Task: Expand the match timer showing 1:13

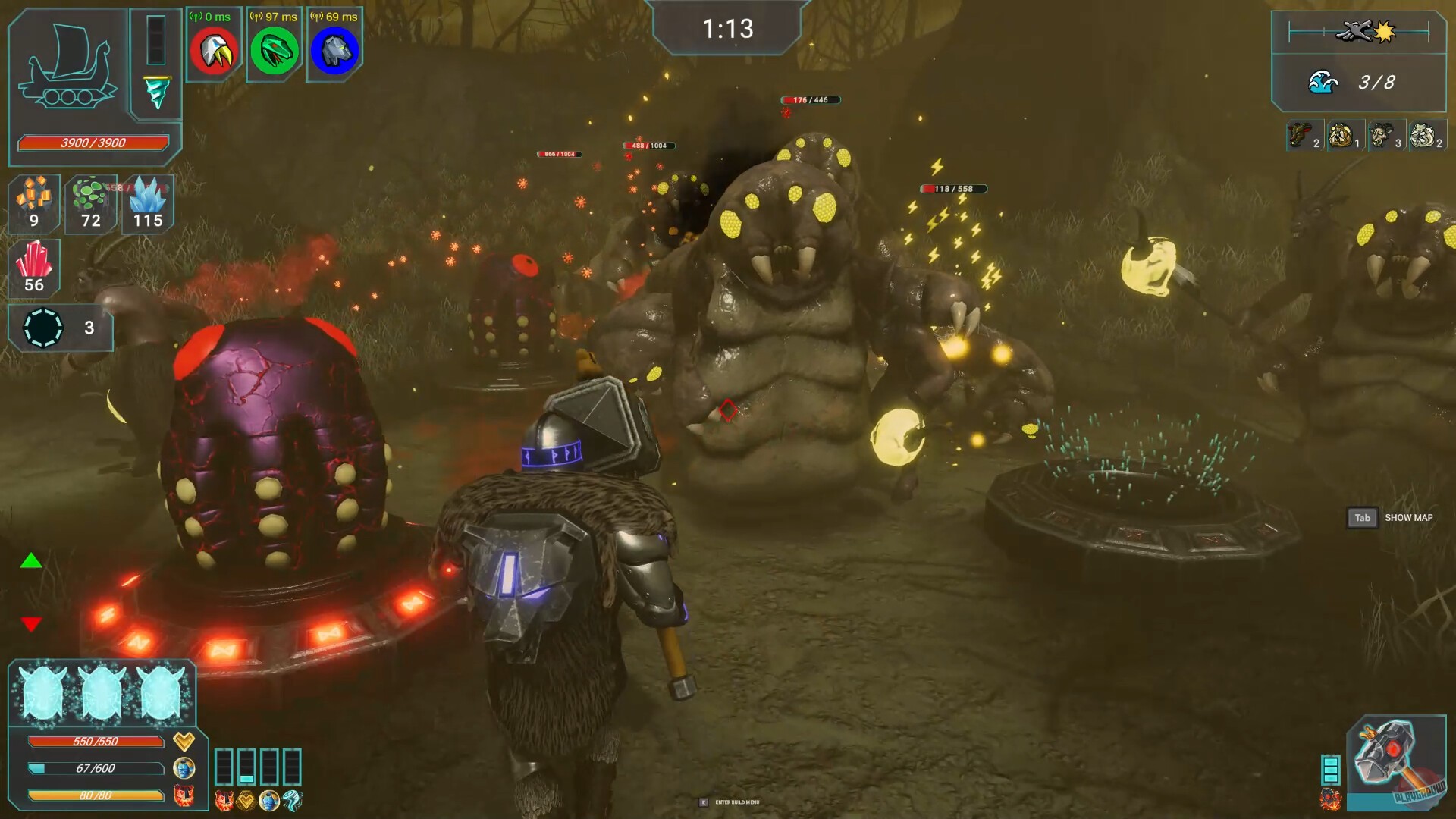Action: point(730,30)
